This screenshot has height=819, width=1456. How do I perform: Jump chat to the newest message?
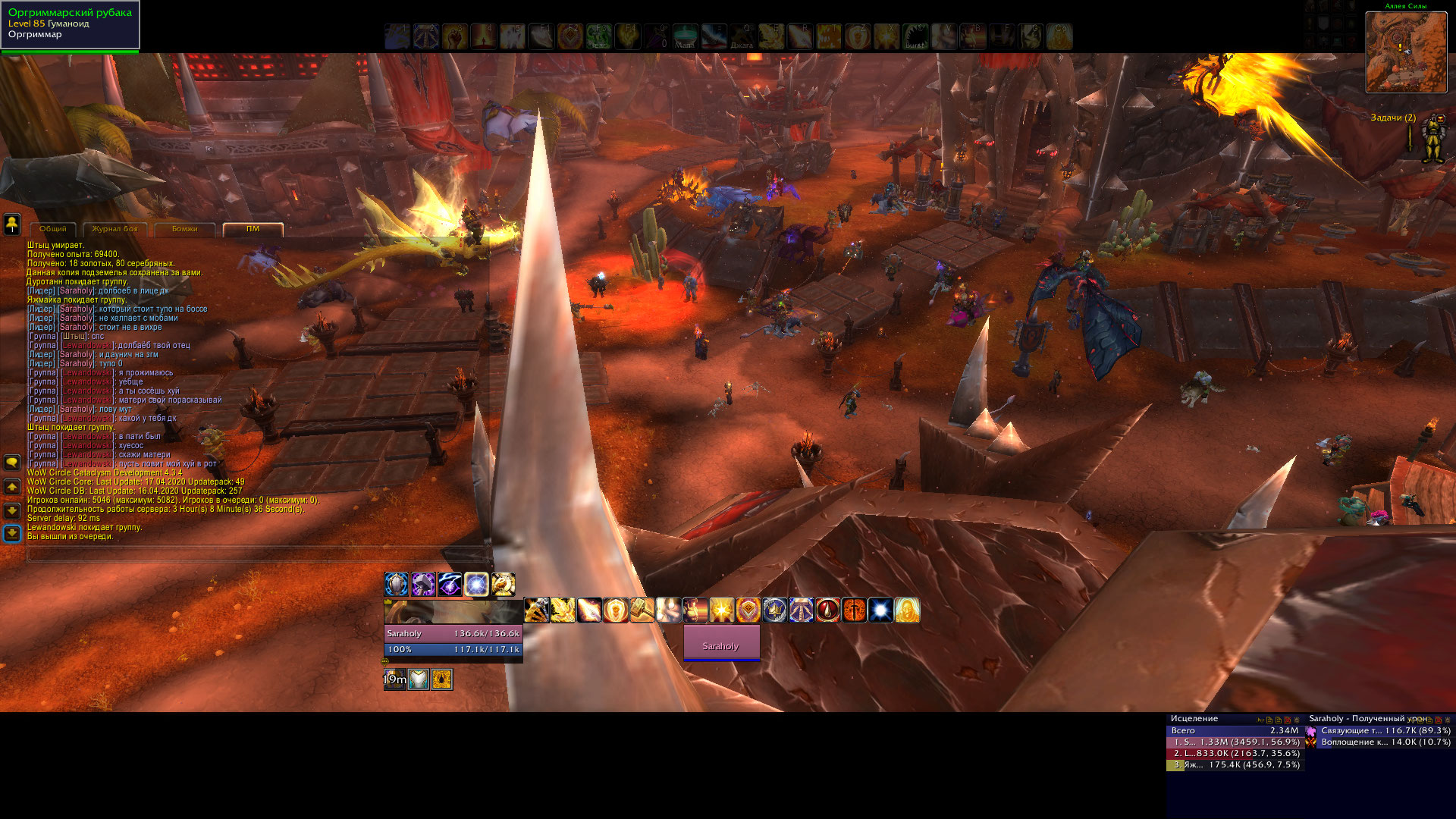tap(12, 534)
